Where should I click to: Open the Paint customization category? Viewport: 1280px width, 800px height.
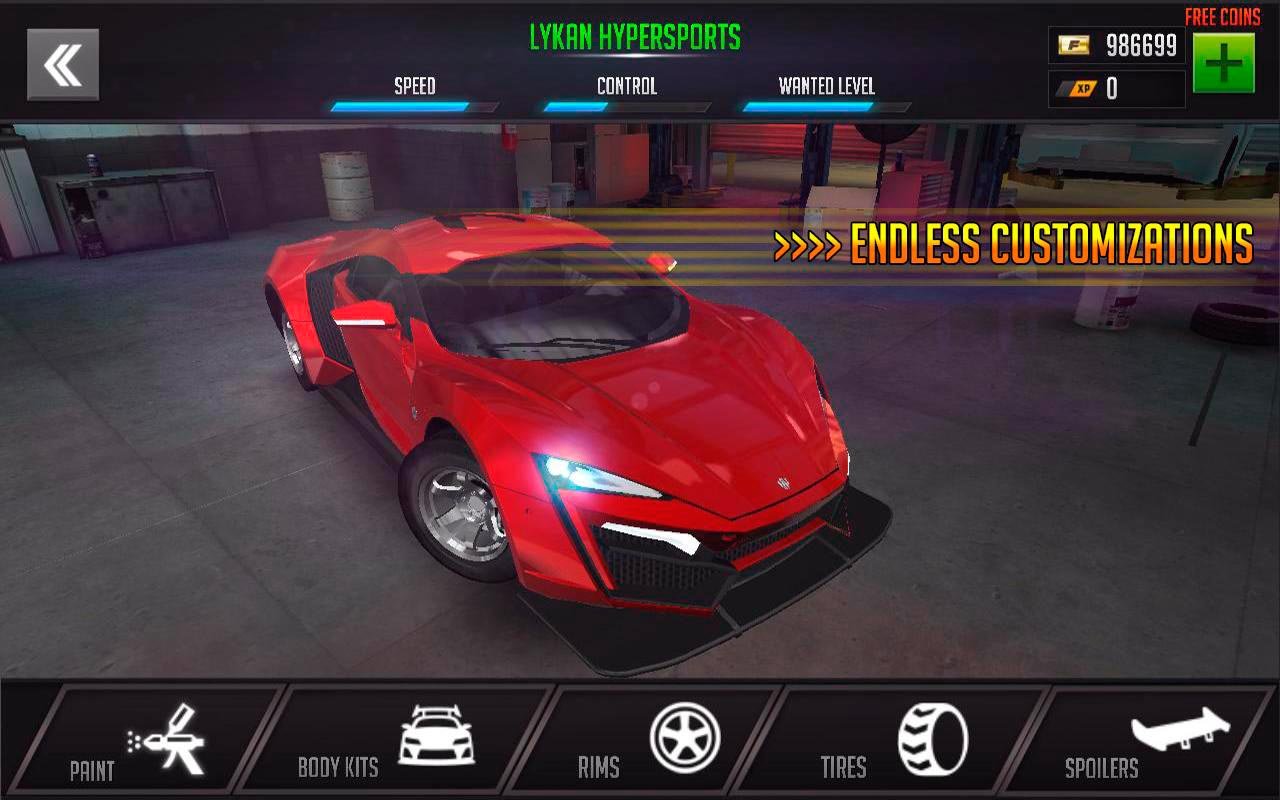[x=140, y=742]
